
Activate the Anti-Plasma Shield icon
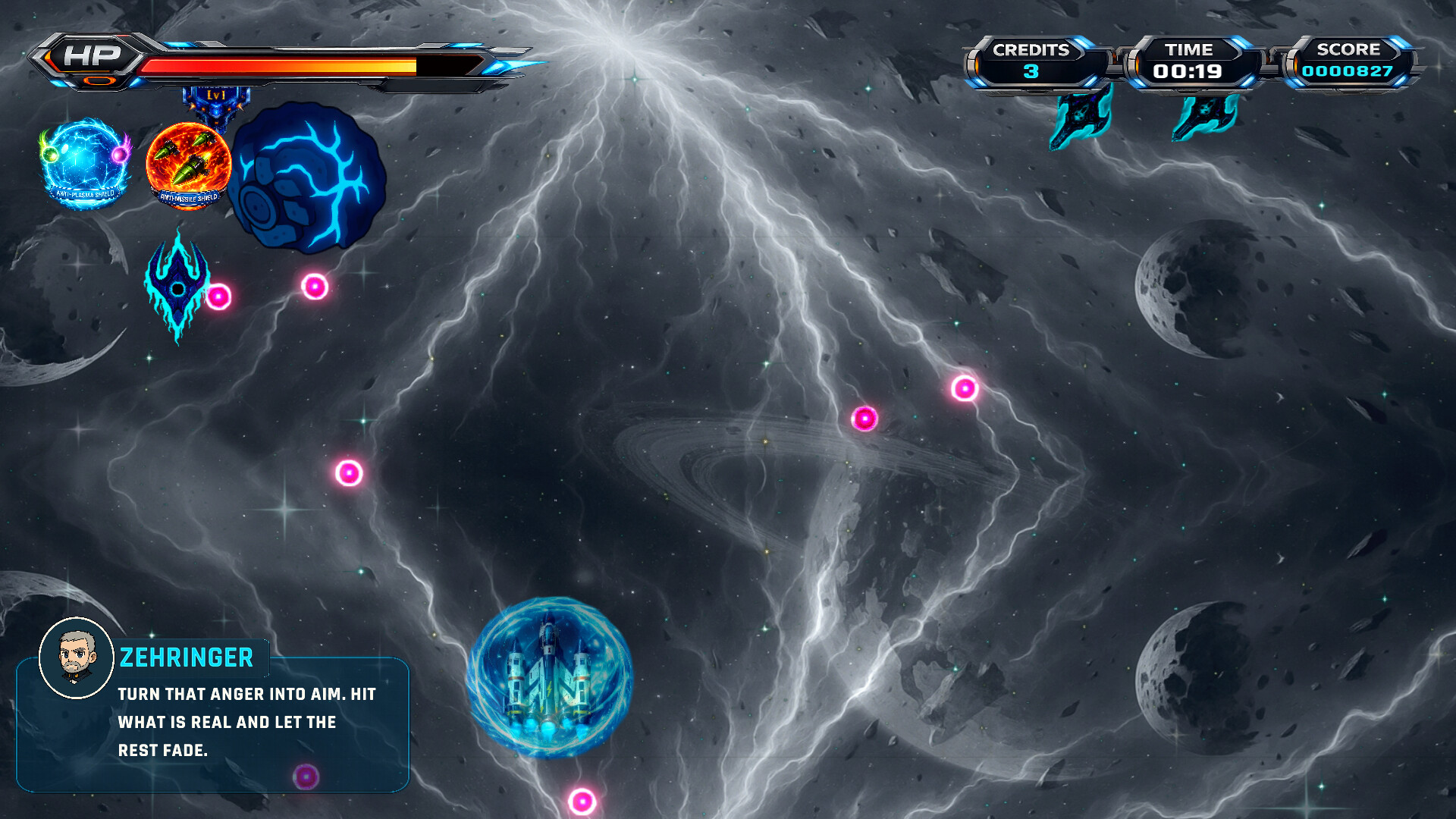(84, 162)
